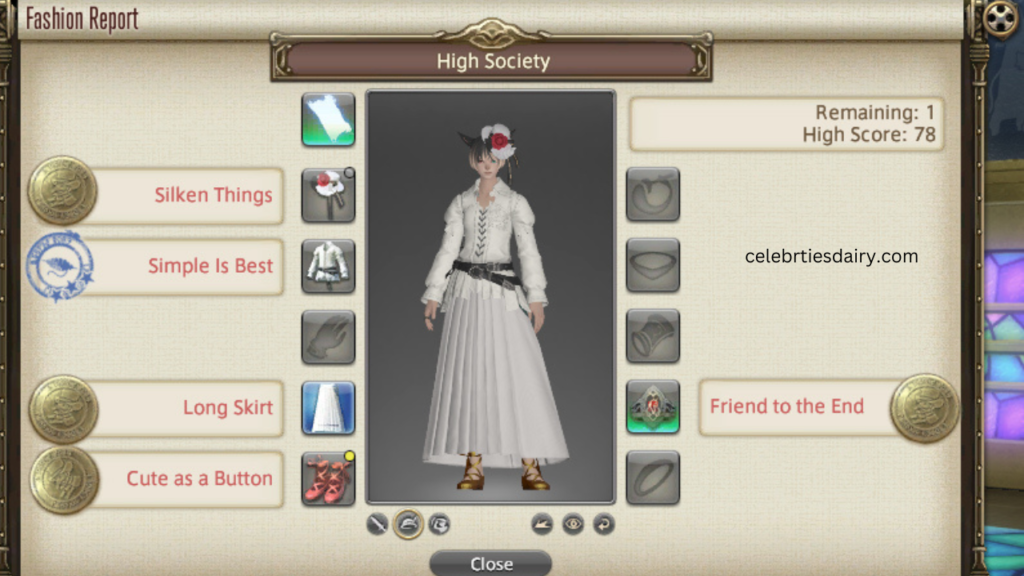Image resolution: width=1024 pixels, height=576 pixels.
Task: Click the film reel icon in the corner
Action: point(1000,18)
